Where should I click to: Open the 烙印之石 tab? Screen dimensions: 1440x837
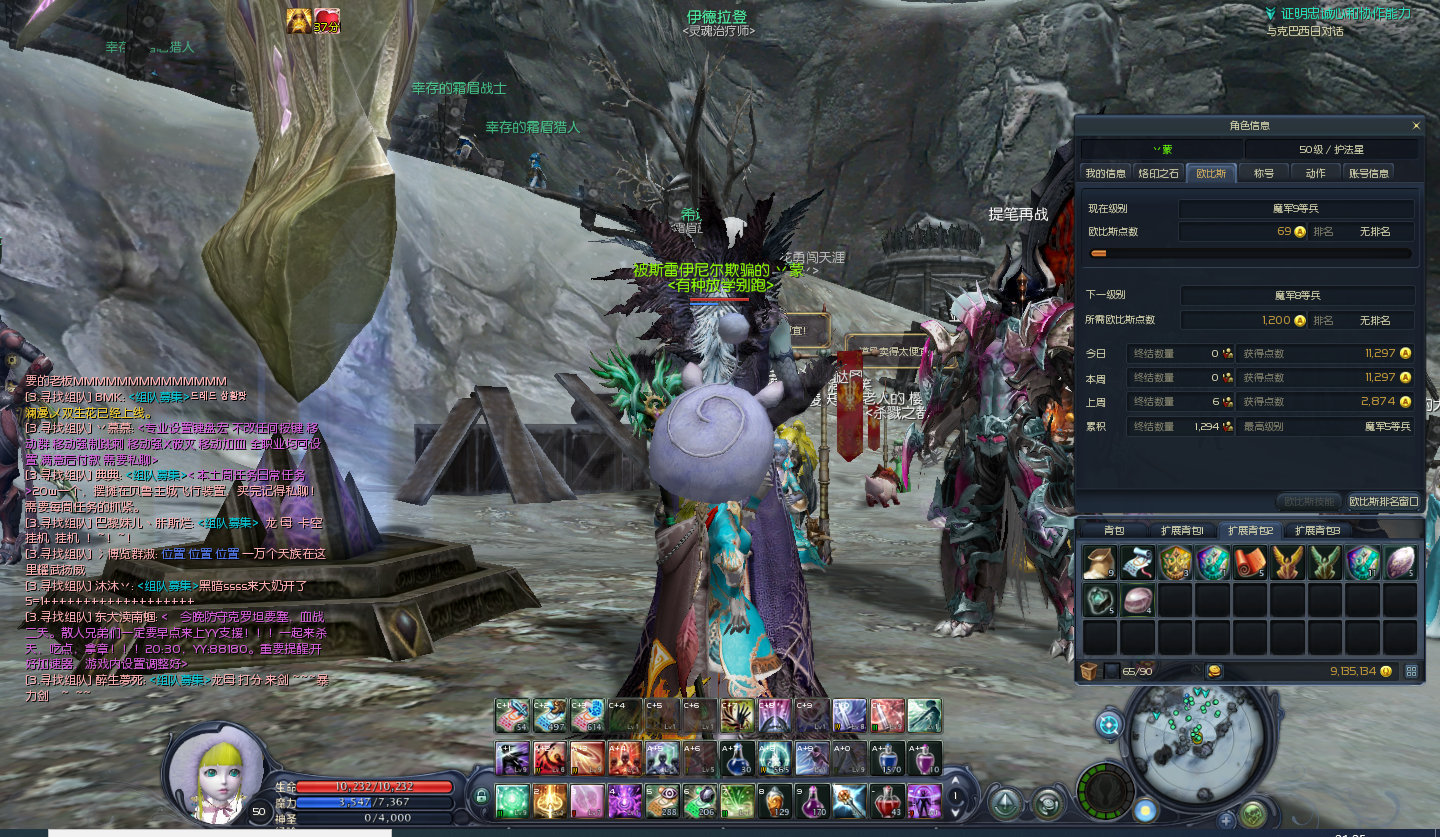[1159, 173]
